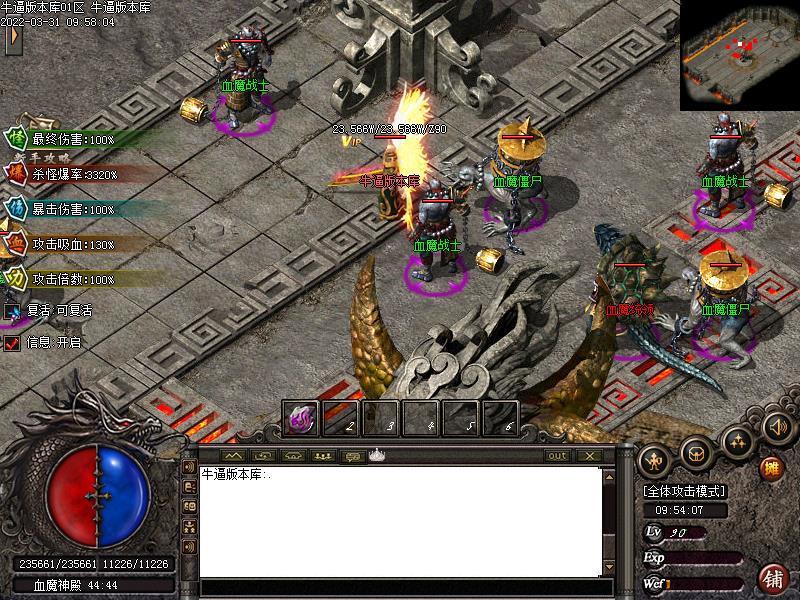Image resolution: width=800 pixels, height=600 pixels.
Task: Select the purple skill in hotbar slot 1
Action: click(300, 419)
